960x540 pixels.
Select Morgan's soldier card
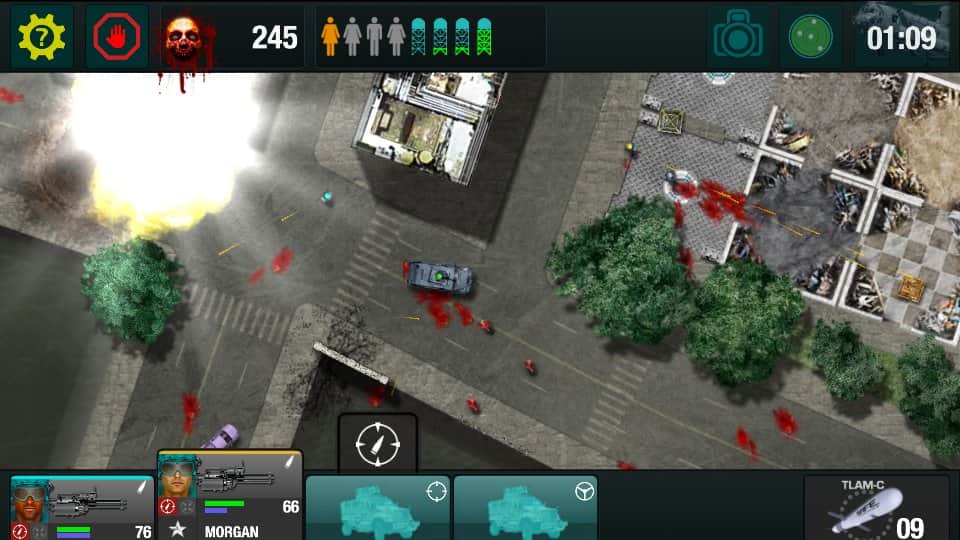[x=230, y=496]
